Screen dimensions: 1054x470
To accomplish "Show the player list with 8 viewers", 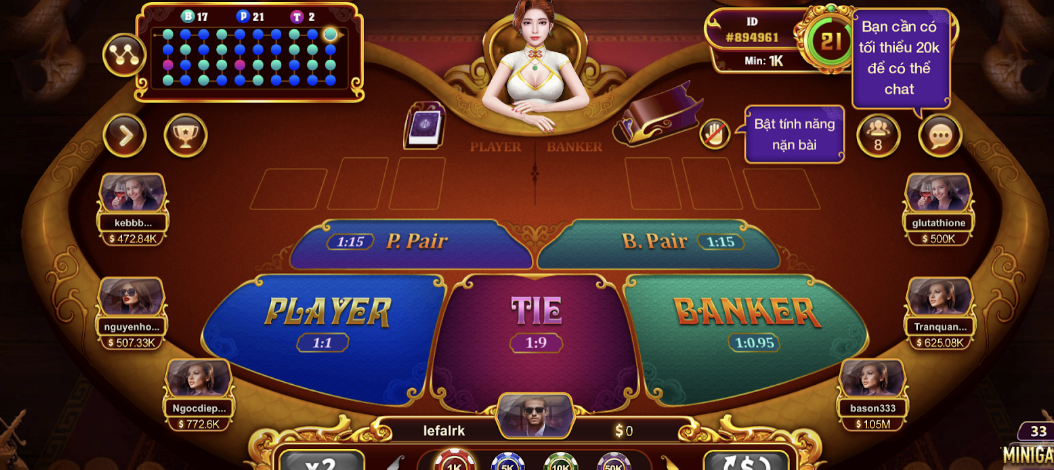I will [x=878, y=135].
